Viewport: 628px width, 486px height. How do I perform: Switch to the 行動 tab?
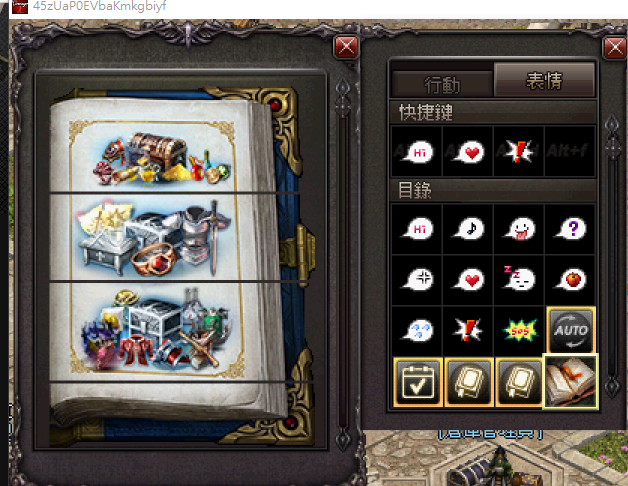(442, 84)
